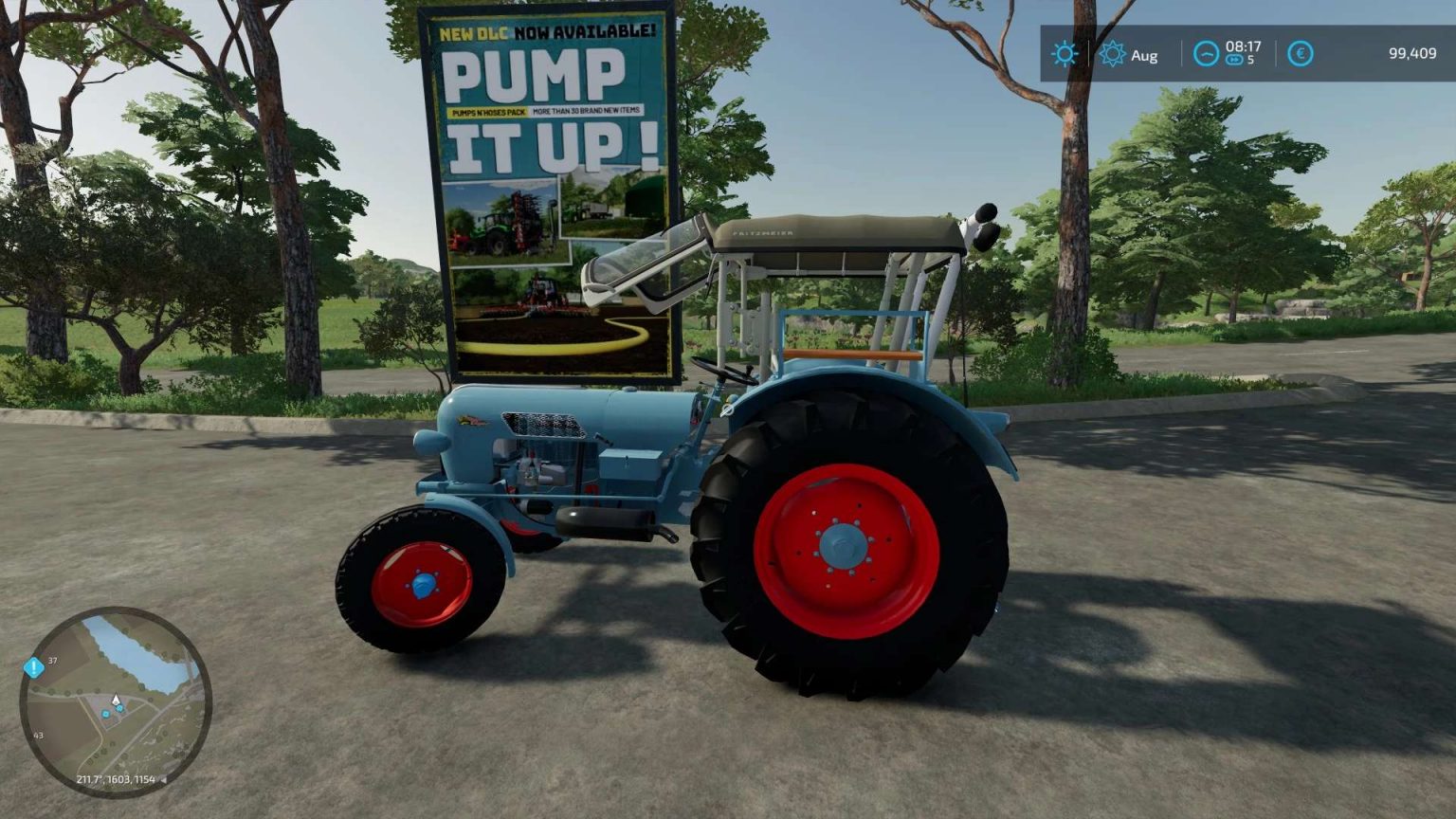Click the tractor's steering wheel

[x=722, y=370]
